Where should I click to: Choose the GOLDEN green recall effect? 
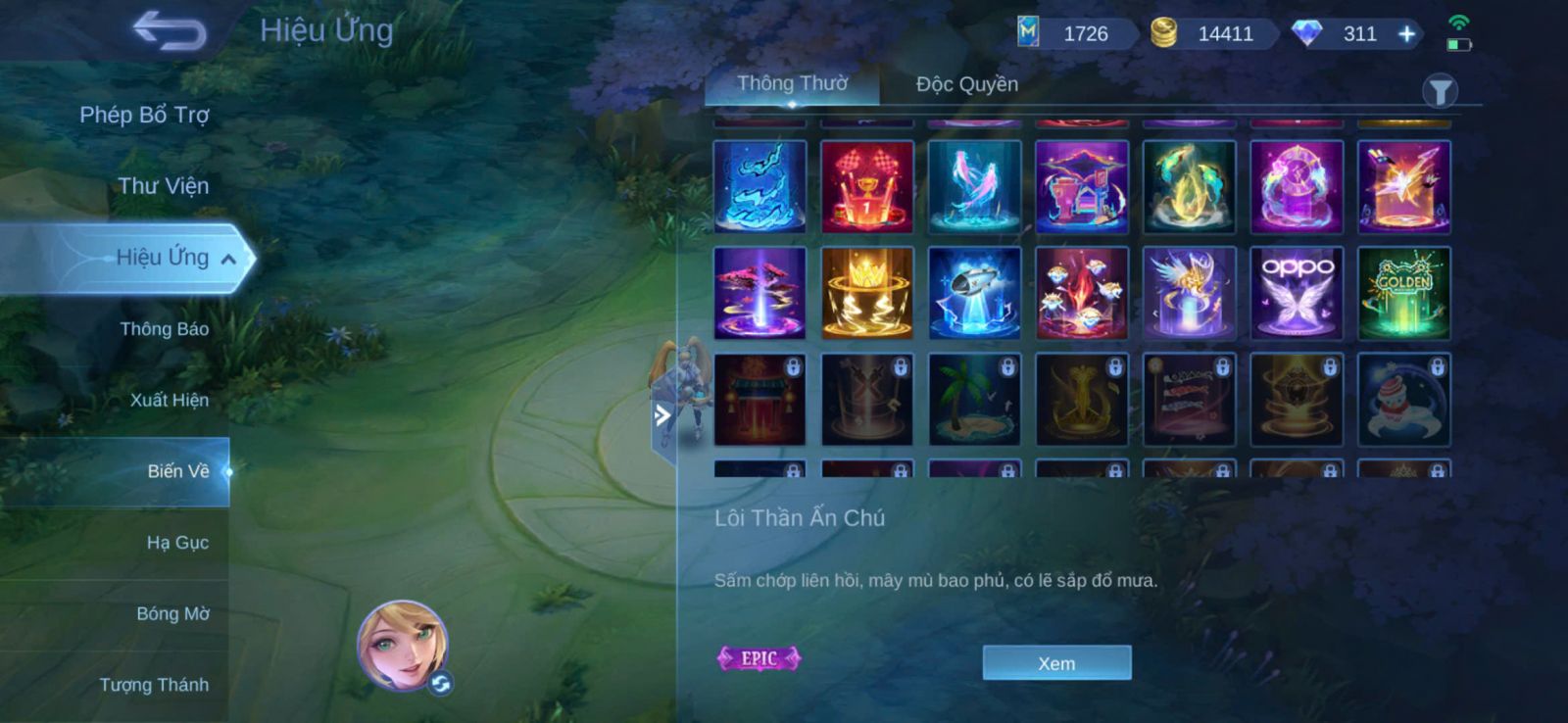[1403, 293]
